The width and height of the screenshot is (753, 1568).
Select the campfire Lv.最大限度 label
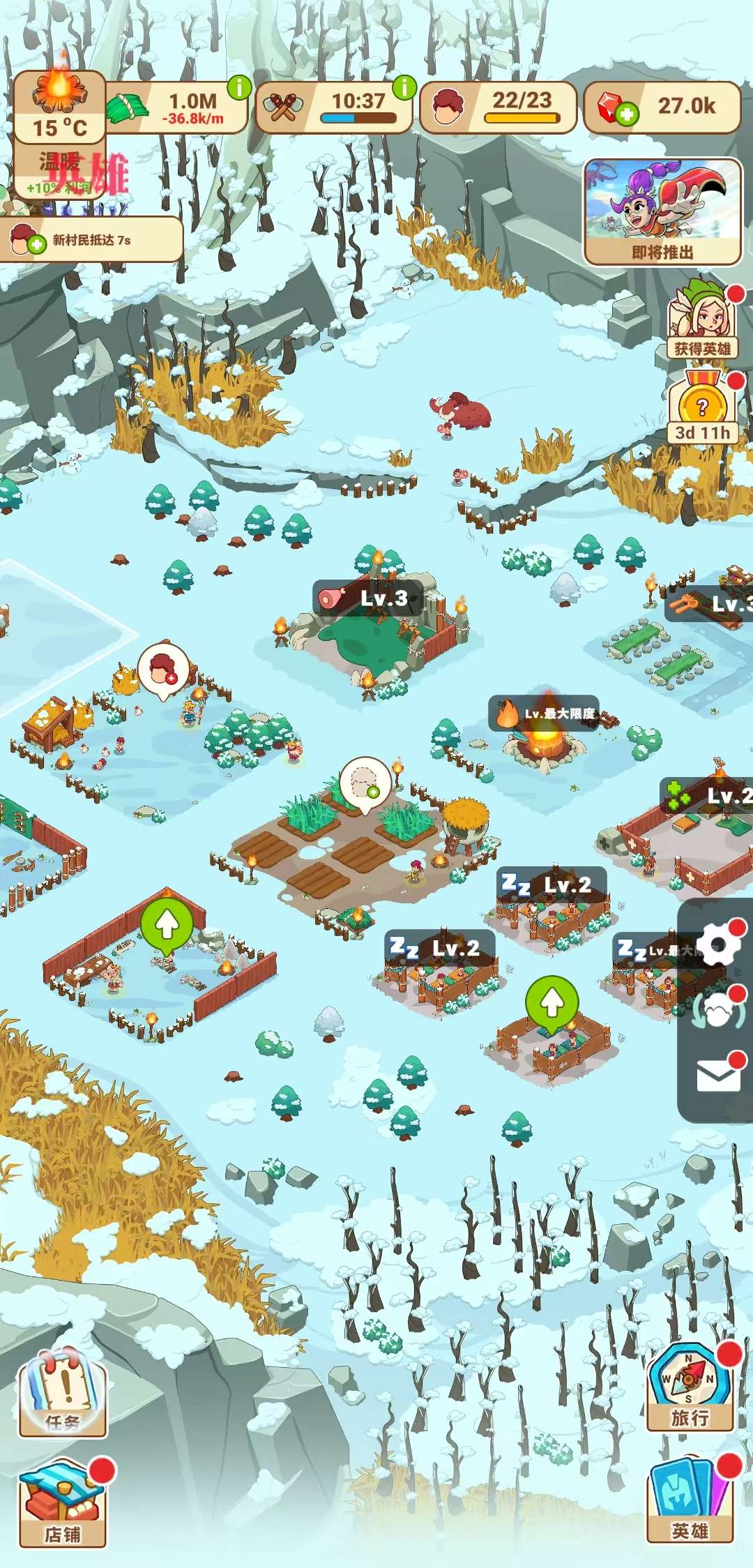click(x=544, y=714)
